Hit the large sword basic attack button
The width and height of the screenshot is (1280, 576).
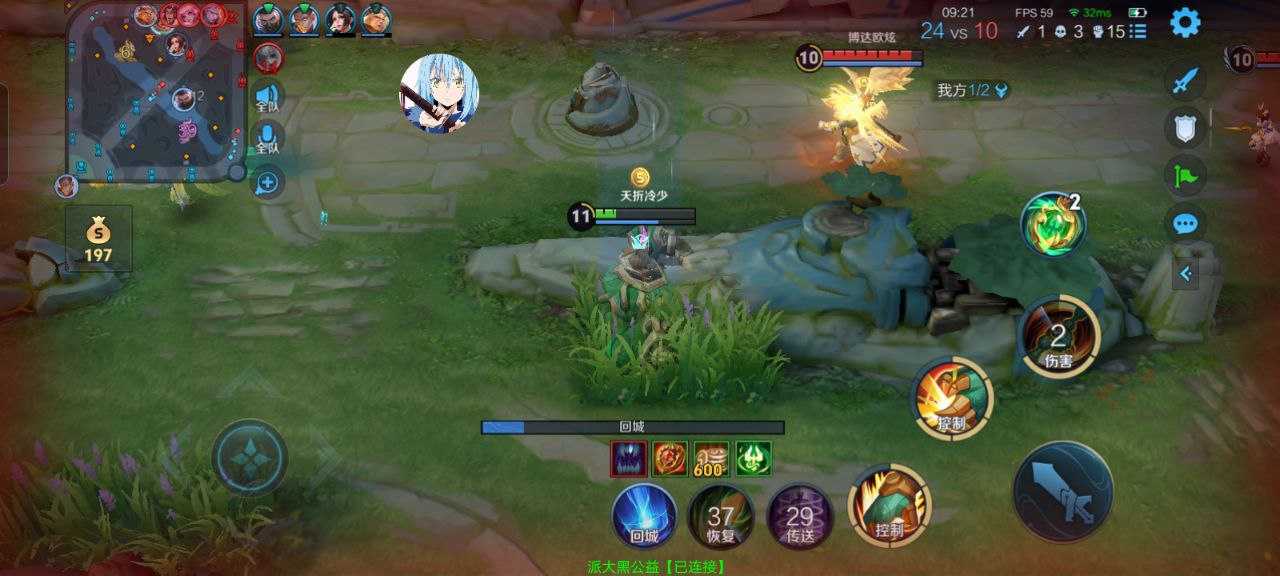click(1062, 492)
